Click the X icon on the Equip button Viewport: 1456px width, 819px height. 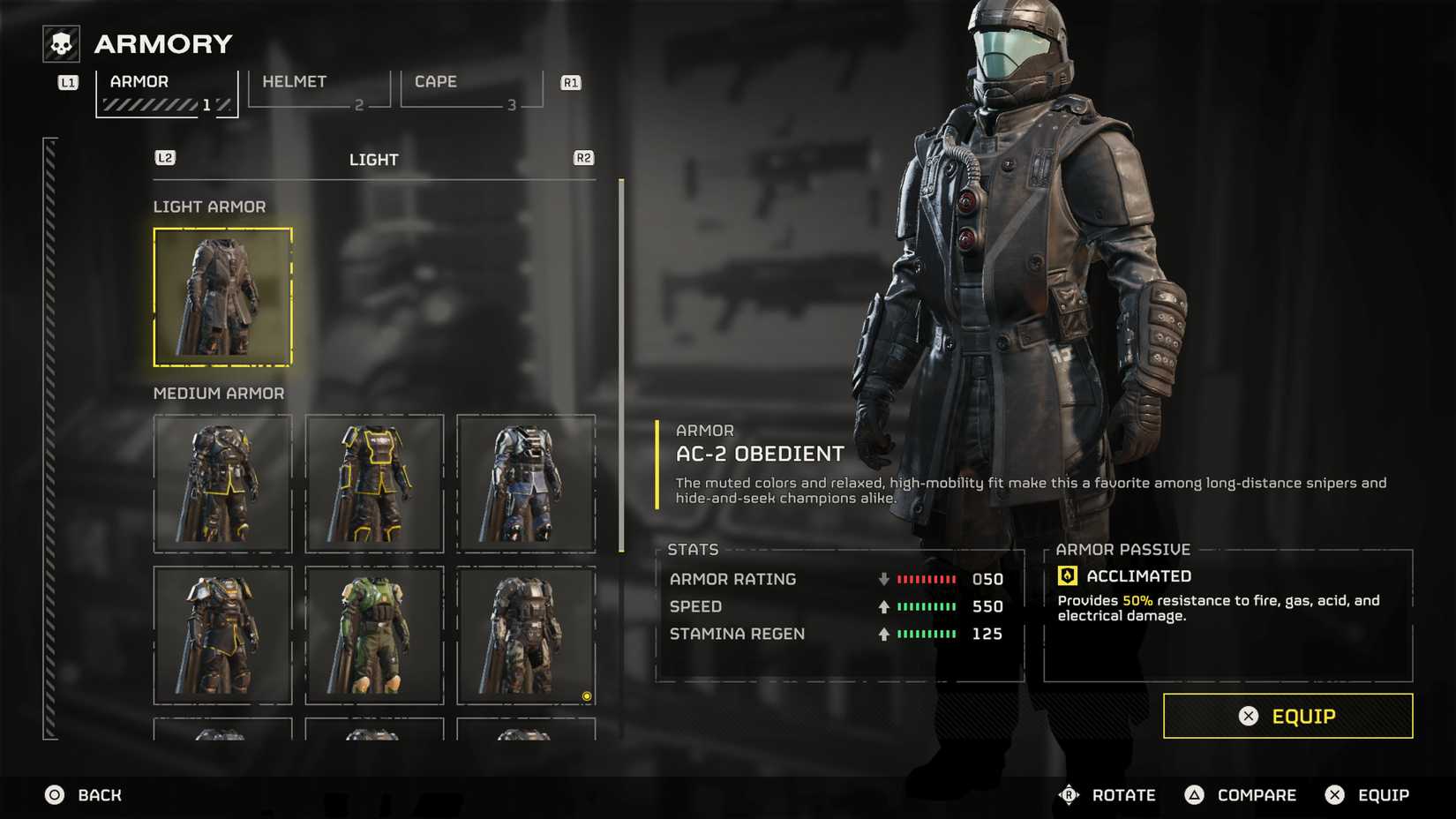pos(1248,717)
